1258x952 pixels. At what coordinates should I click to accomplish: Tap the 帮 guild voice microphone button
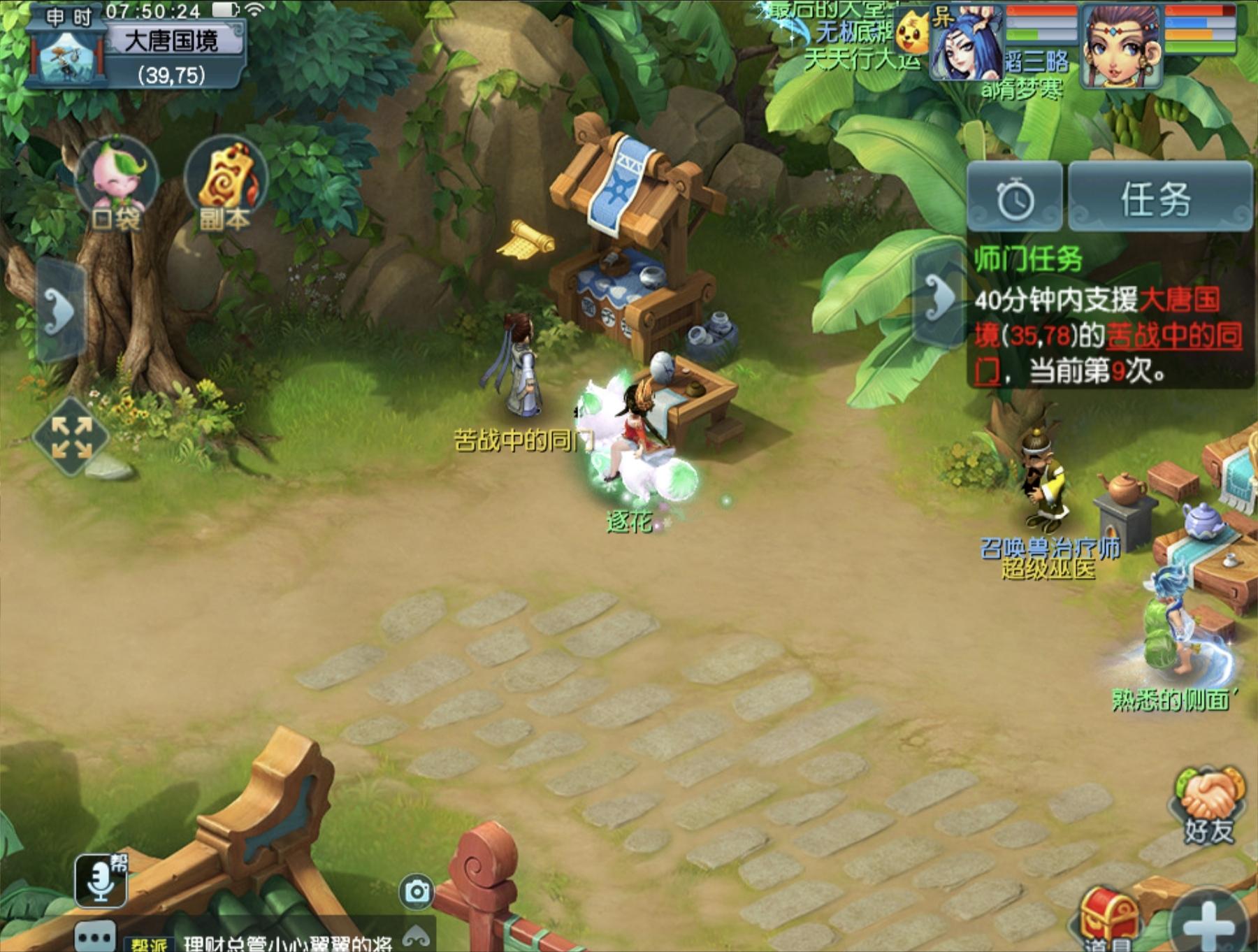(x=101, y=881)
